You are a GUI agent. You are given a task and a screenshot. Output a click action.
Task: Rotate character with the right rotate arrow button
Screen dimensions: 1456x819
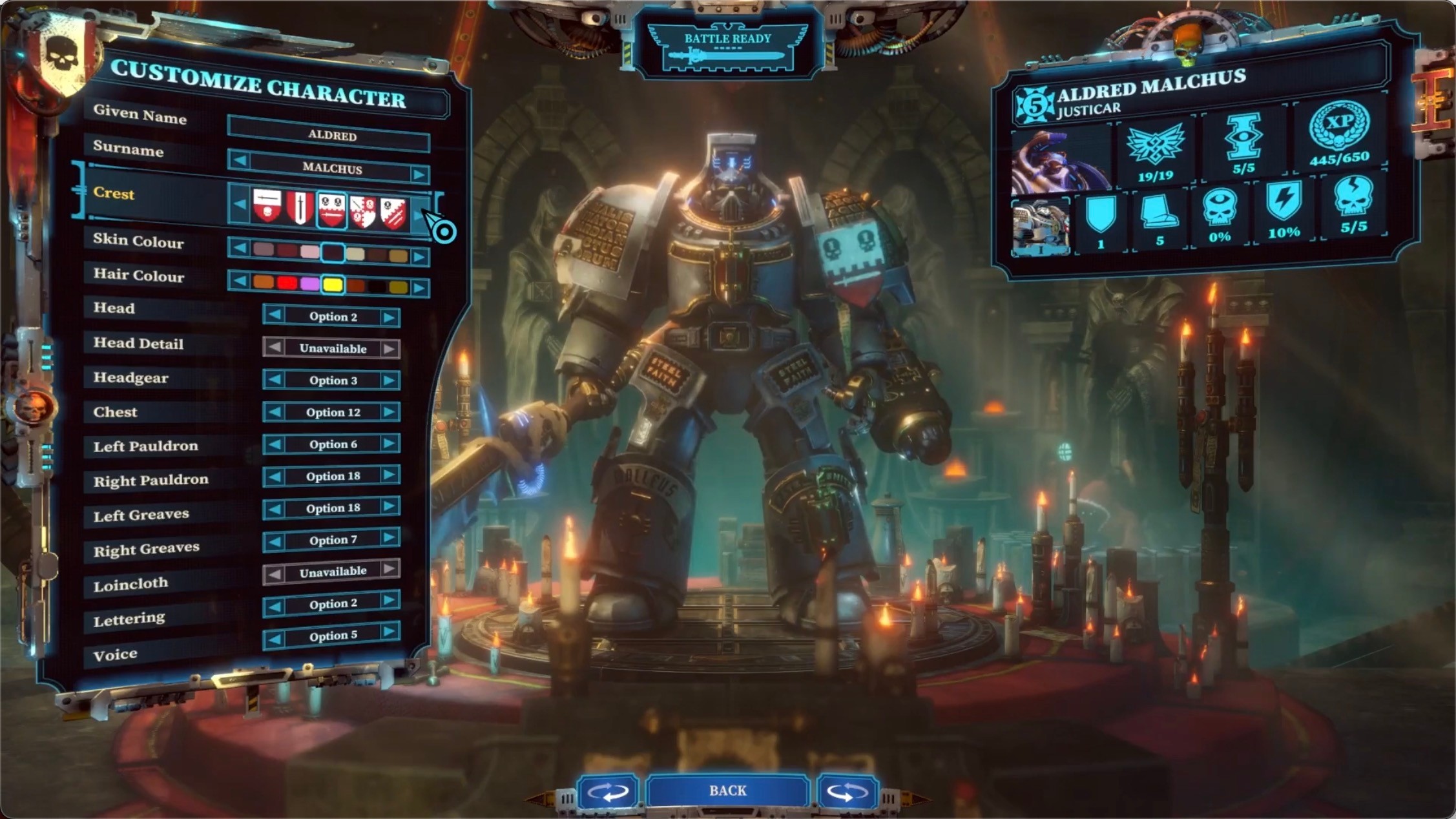tap(847, 792)
